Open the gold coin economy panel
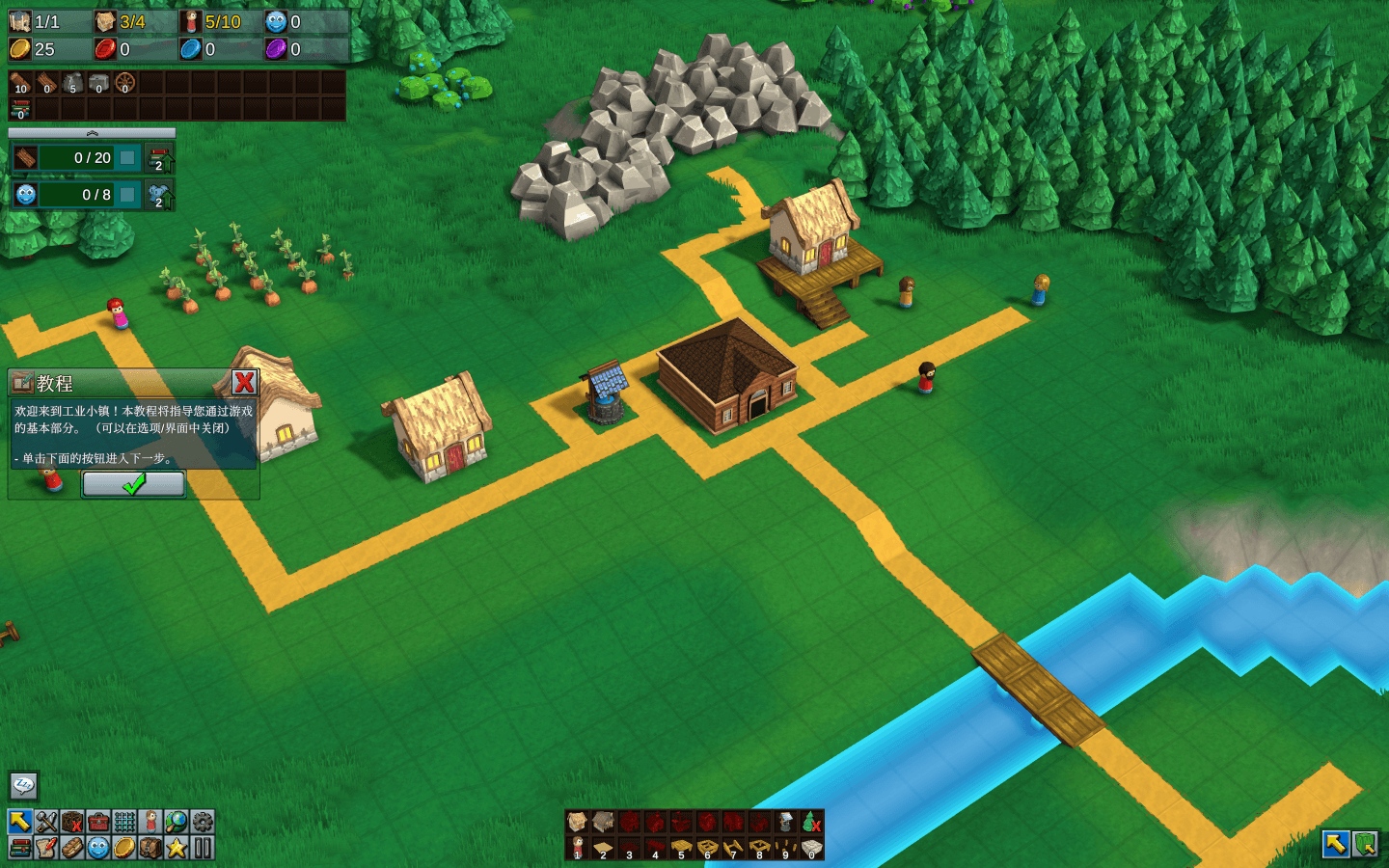The image size is (1389, 868). click(x=124, y=848)
